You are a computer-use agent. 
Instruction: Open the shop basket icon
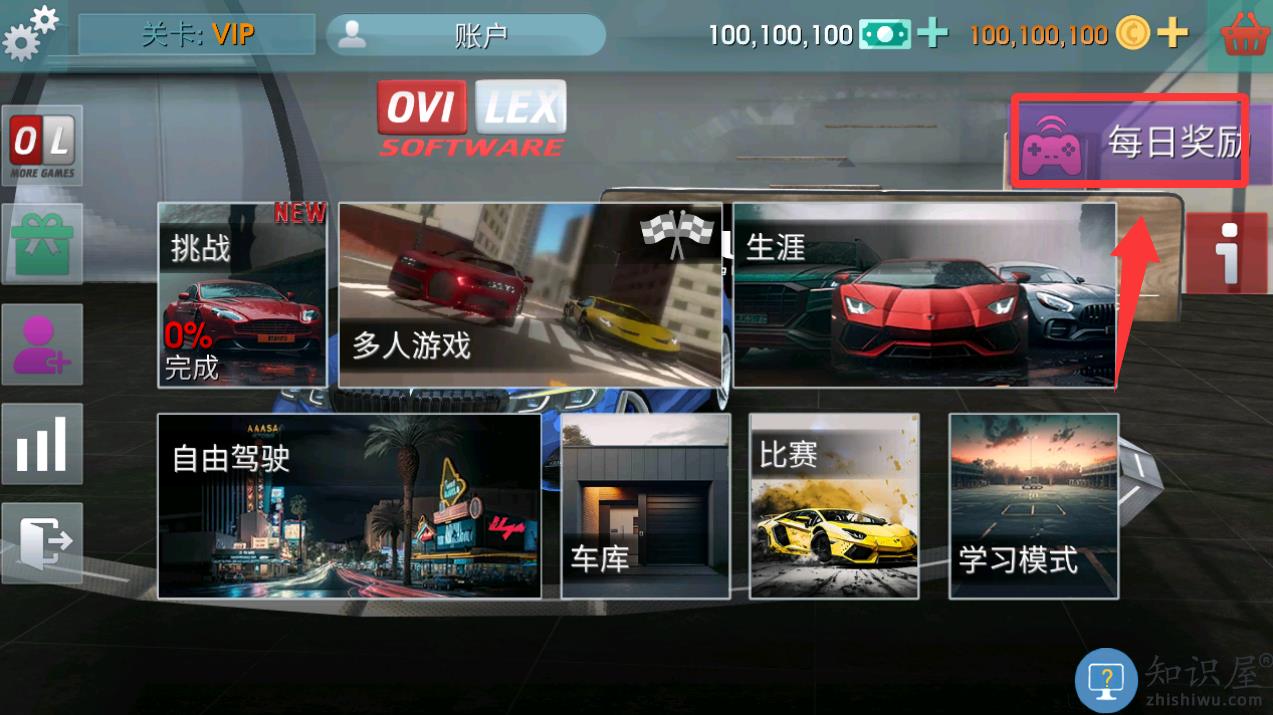(x=1245, y=34)
